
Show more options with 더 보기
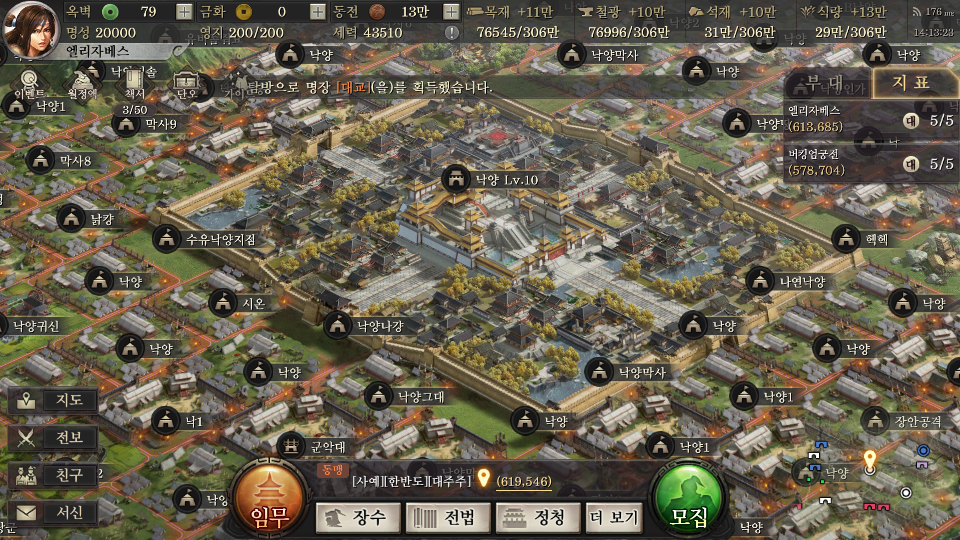coord(613,517)
